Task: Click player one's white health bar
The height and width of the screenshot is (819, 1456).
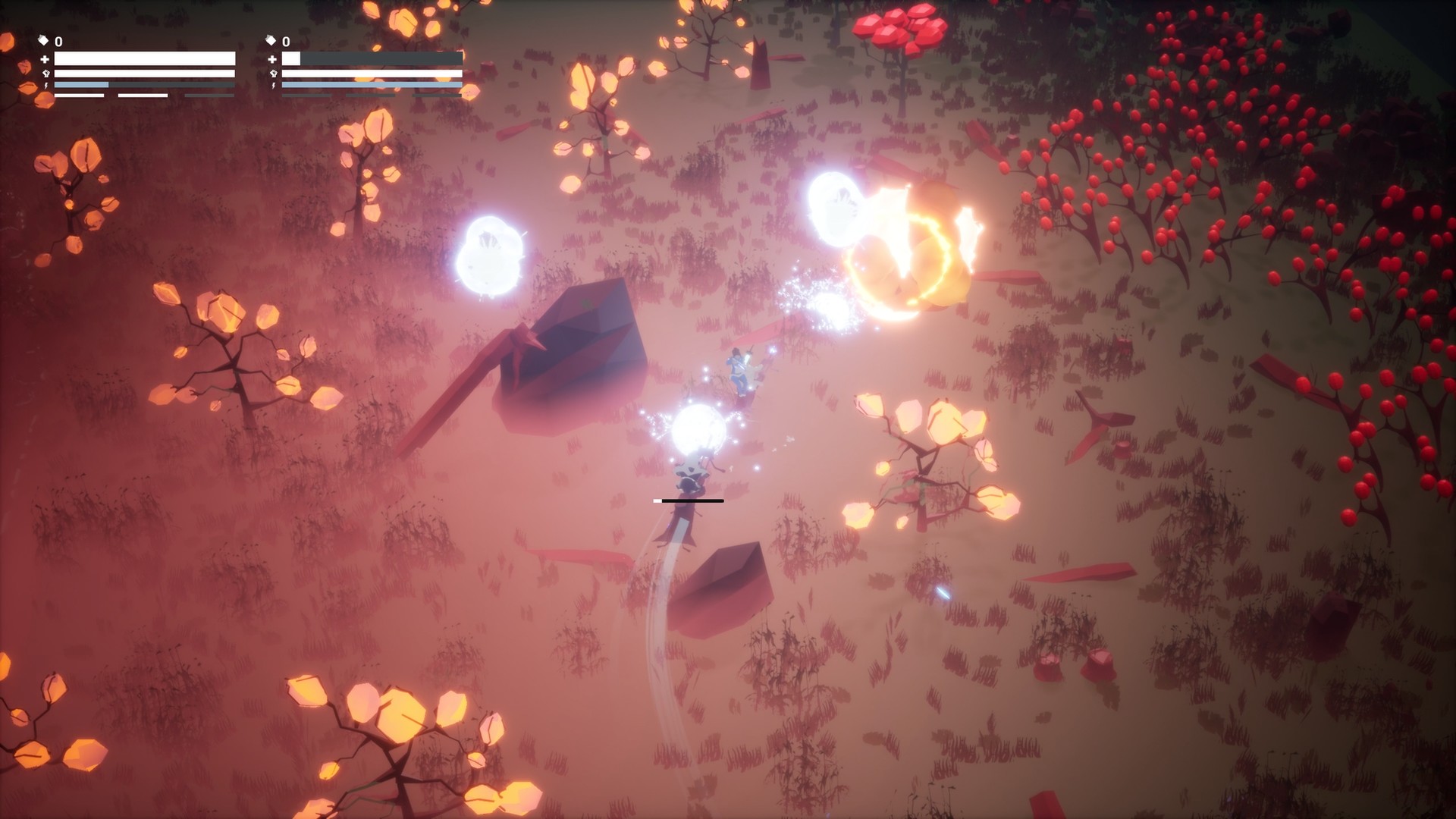Action: [x=144, y=58]
